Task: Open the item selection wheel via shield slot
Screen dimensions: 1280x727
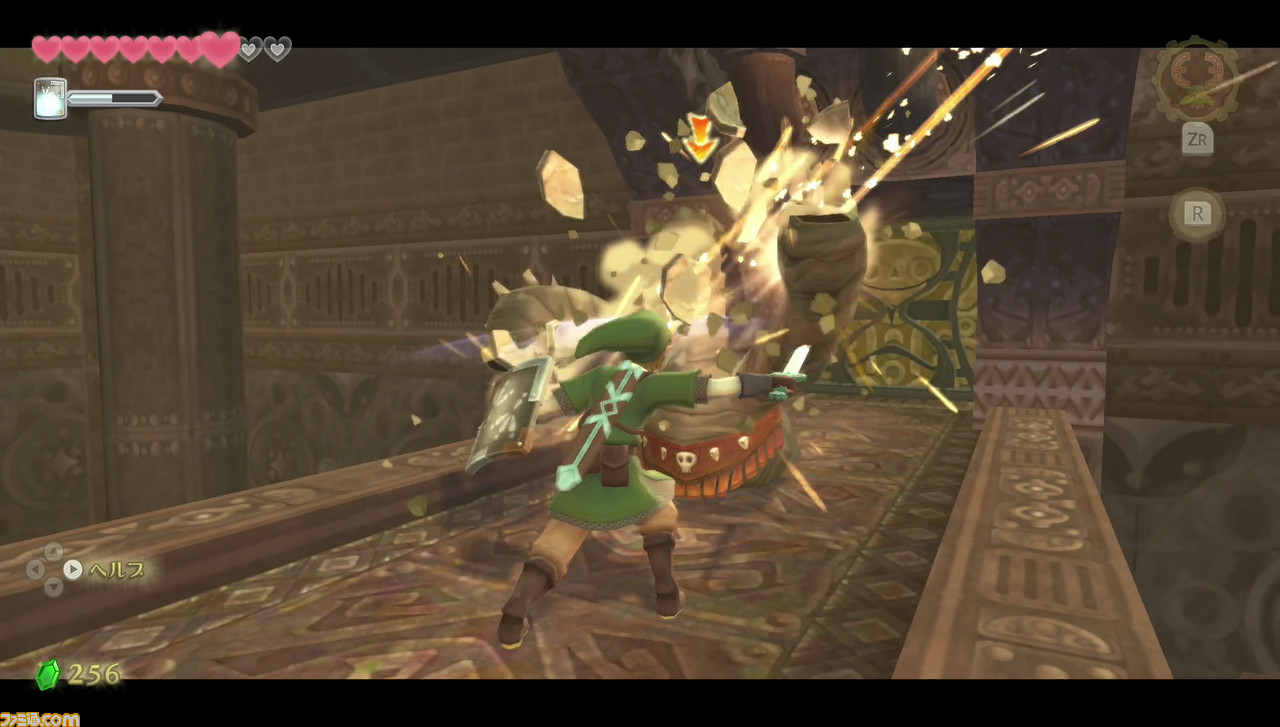Action: [x=48, y=97]
